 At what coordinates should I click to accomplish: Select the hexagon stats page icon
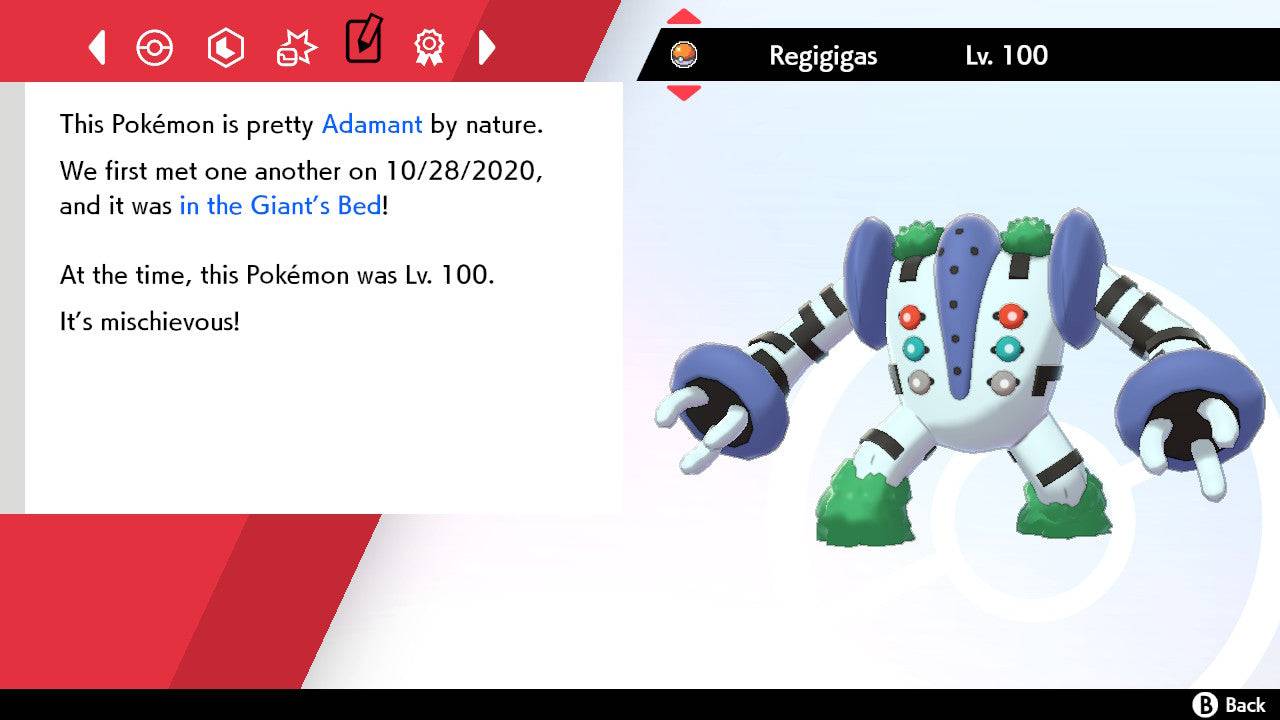(x=225, y=46)
